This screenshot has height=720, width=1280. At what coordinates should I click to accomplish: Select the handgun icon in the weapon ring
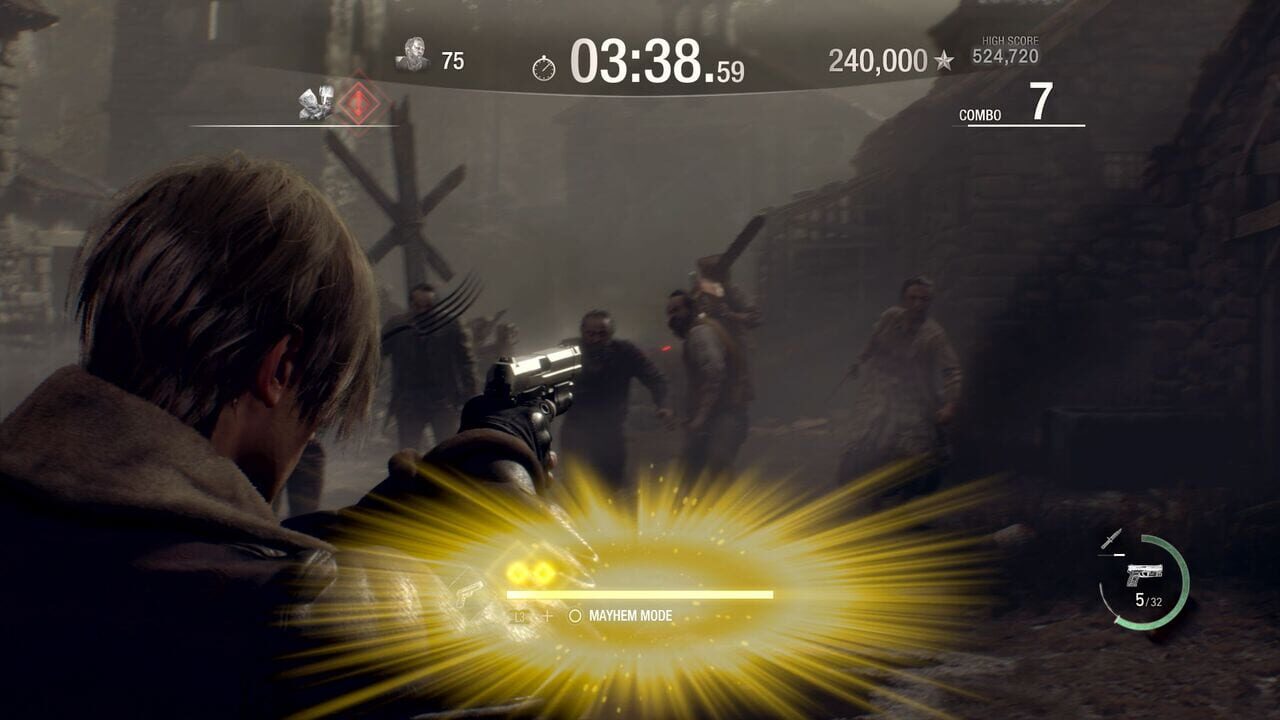pyautogui.click(x=1144, y=575)
